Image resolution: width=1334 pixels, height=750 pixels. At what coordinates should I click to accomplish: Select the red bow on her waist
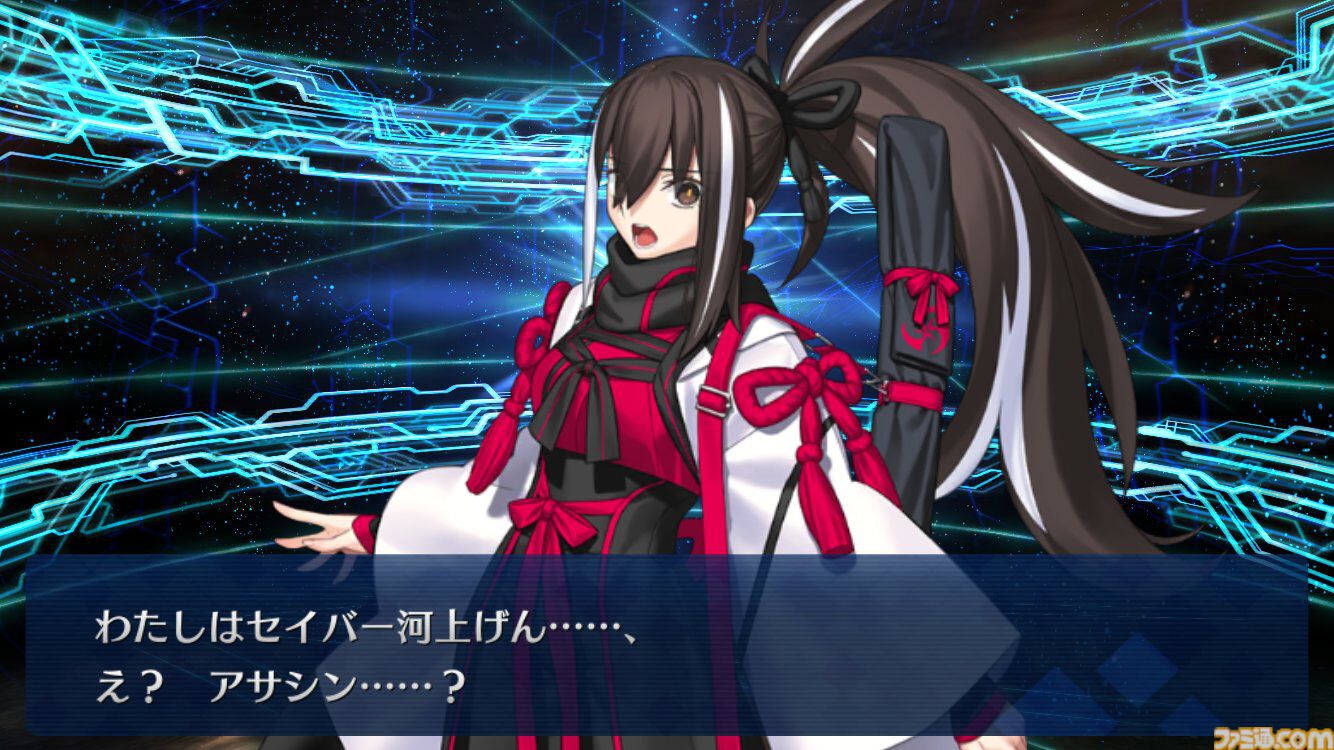550,515
